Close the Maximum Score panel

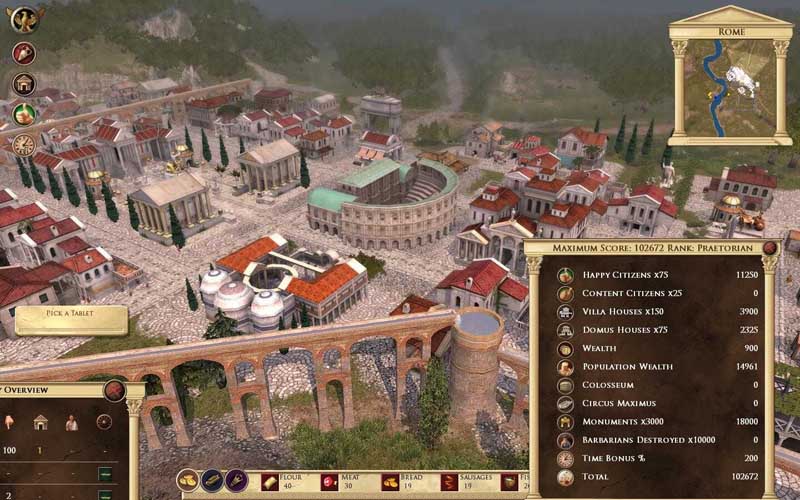click(x=770, y=248)
